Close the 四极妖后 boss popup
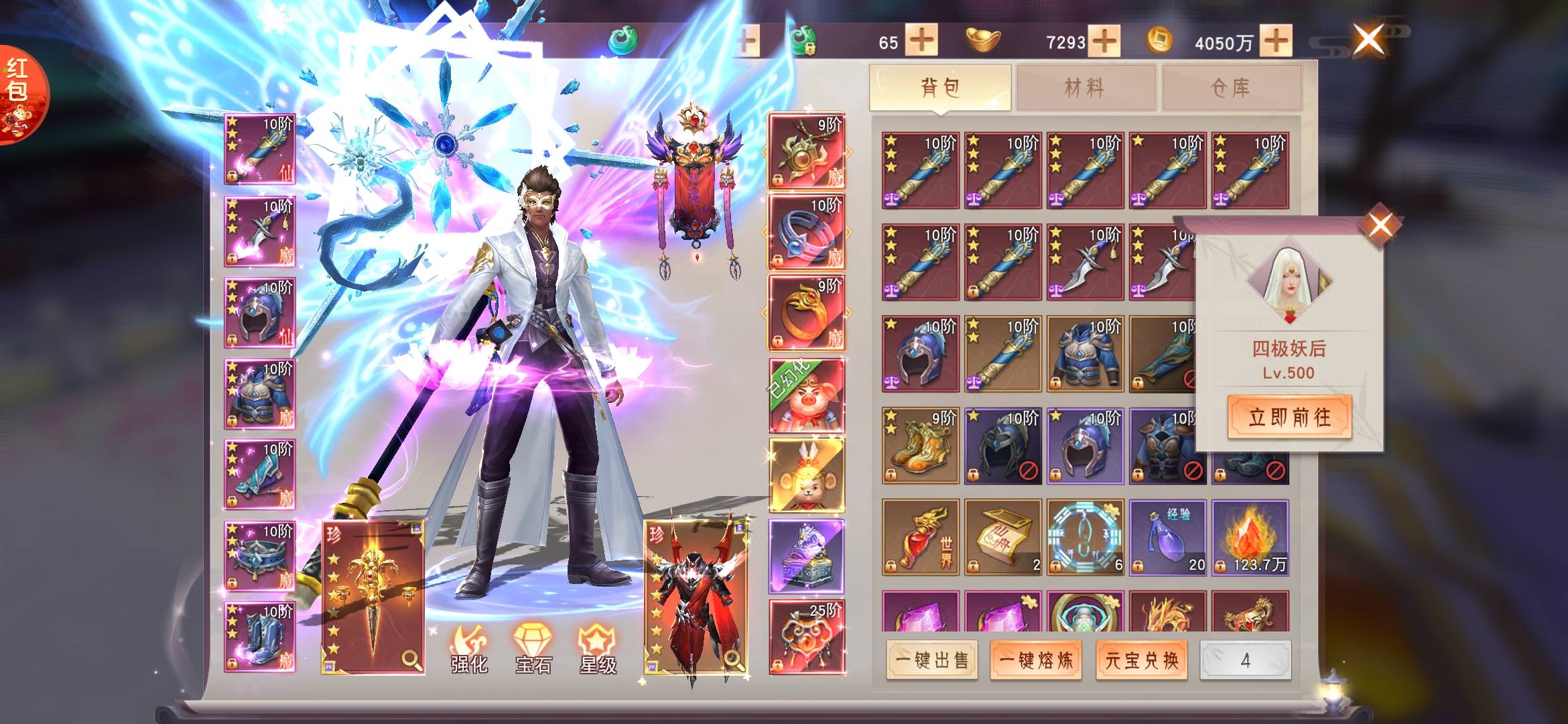 pos(1380,225)
